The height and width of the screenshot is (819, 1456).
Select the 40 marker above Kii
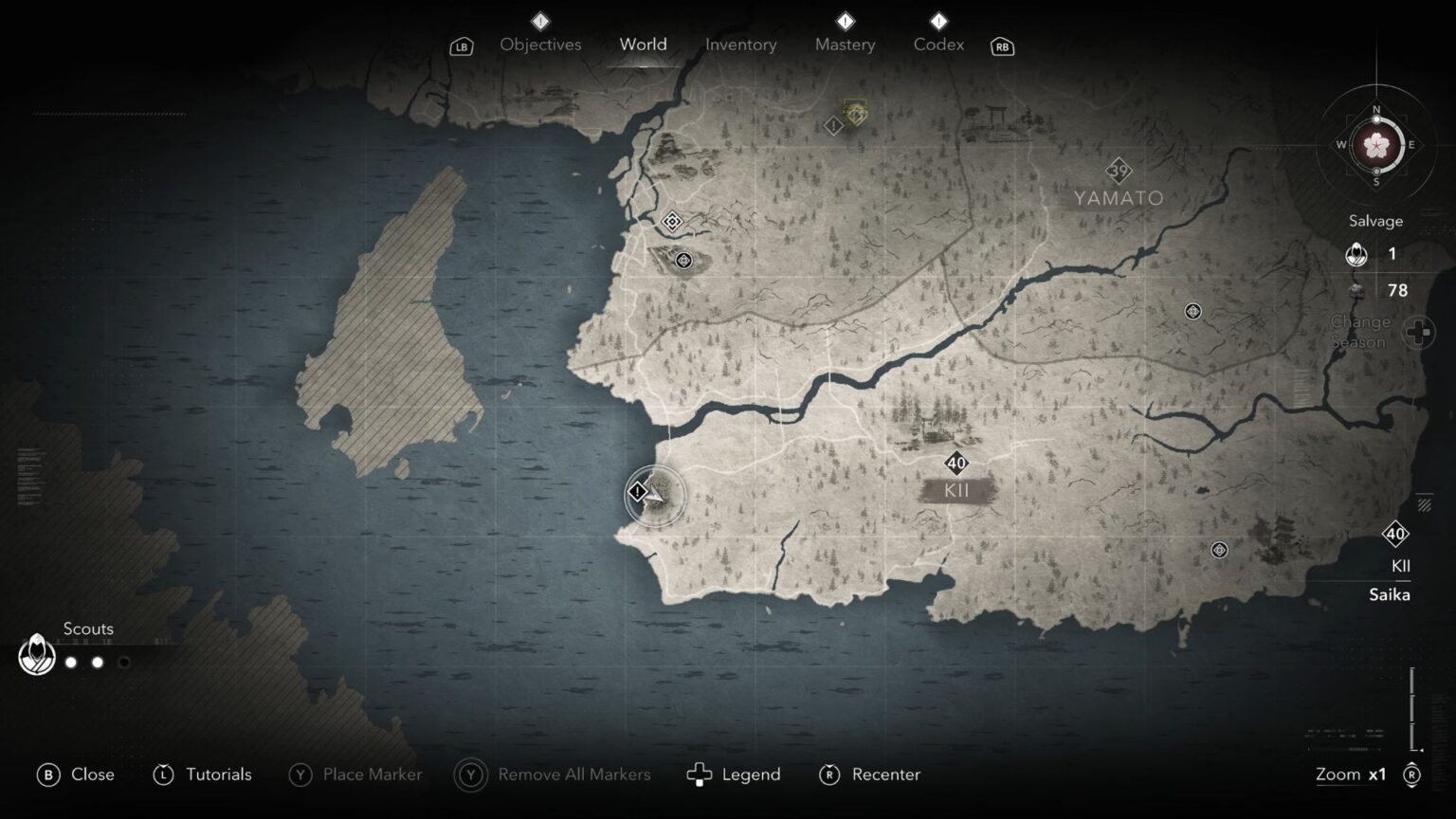tap(955, 464)
